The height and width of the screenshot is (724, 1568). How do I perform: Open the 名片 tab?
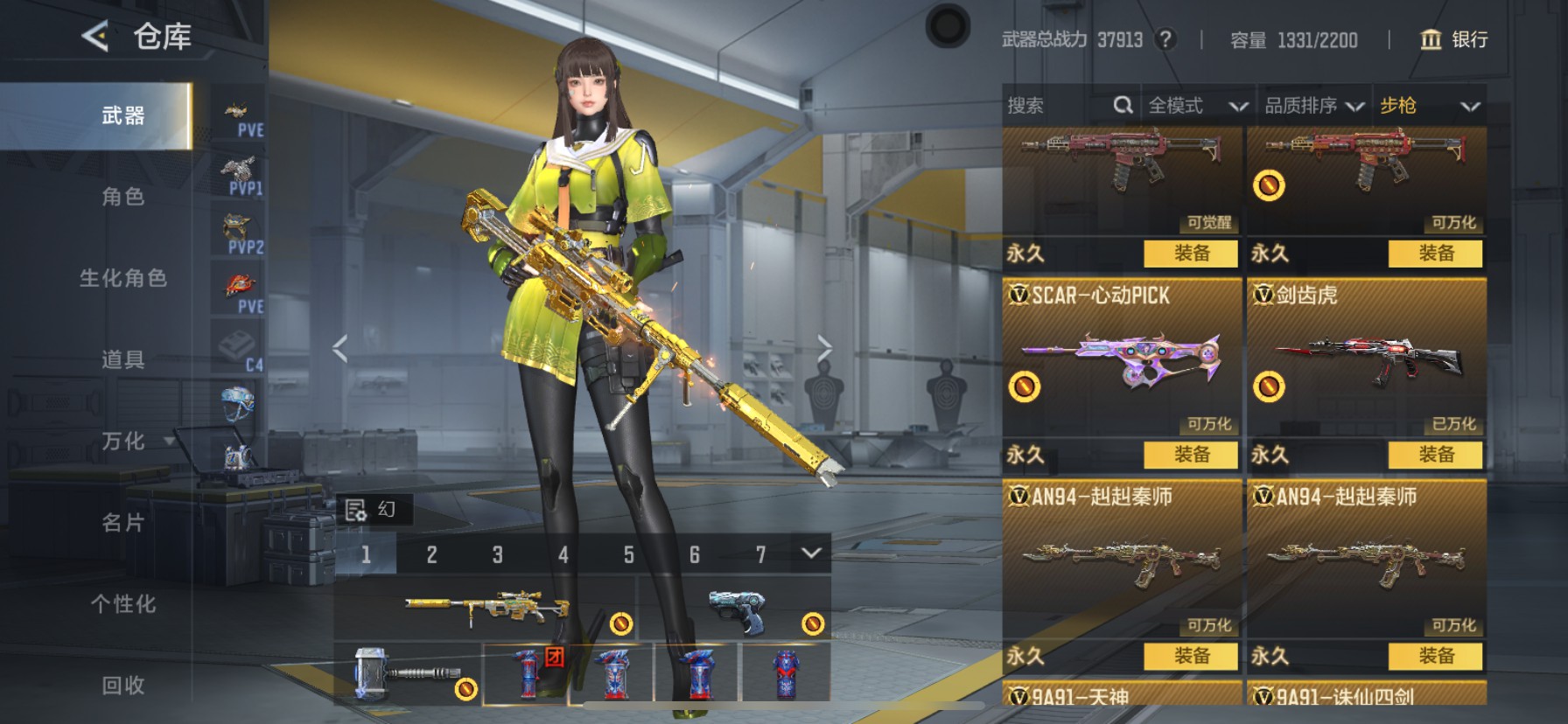123,523
